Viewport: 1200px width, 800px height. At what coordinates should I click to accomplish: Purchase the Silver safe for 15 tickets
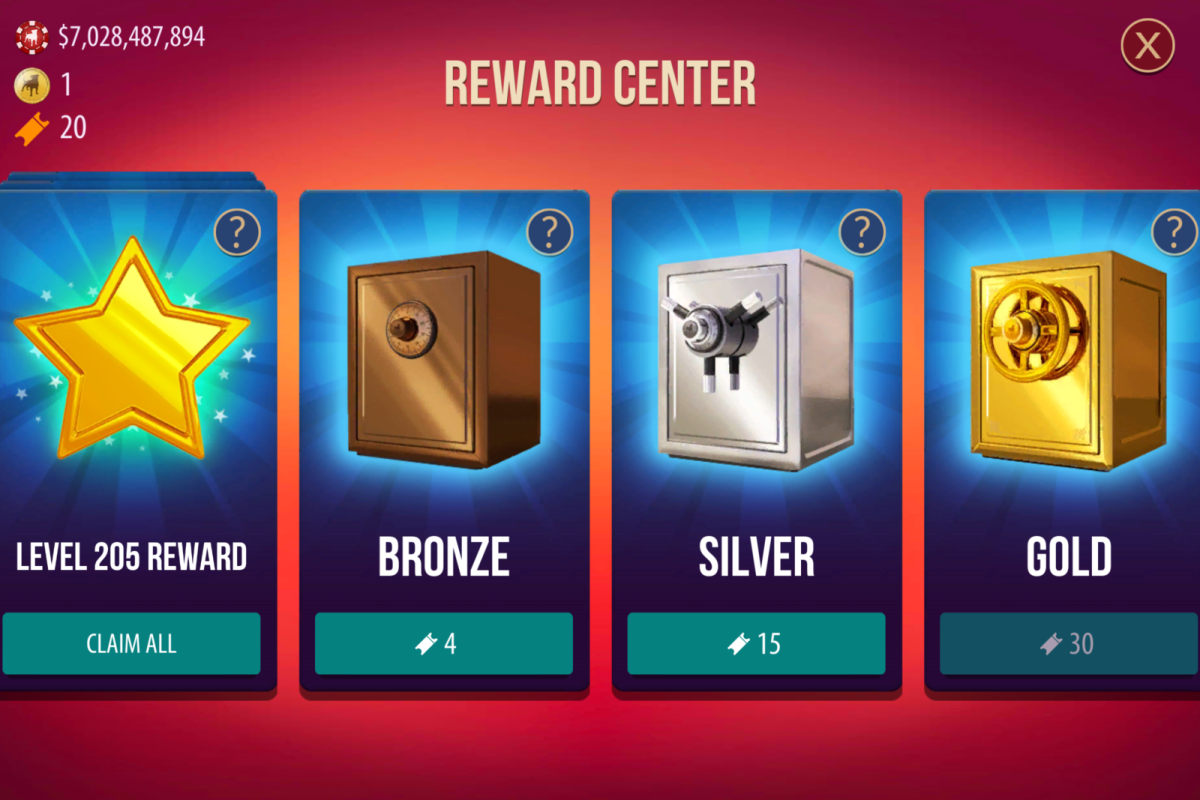click(756, 643)
